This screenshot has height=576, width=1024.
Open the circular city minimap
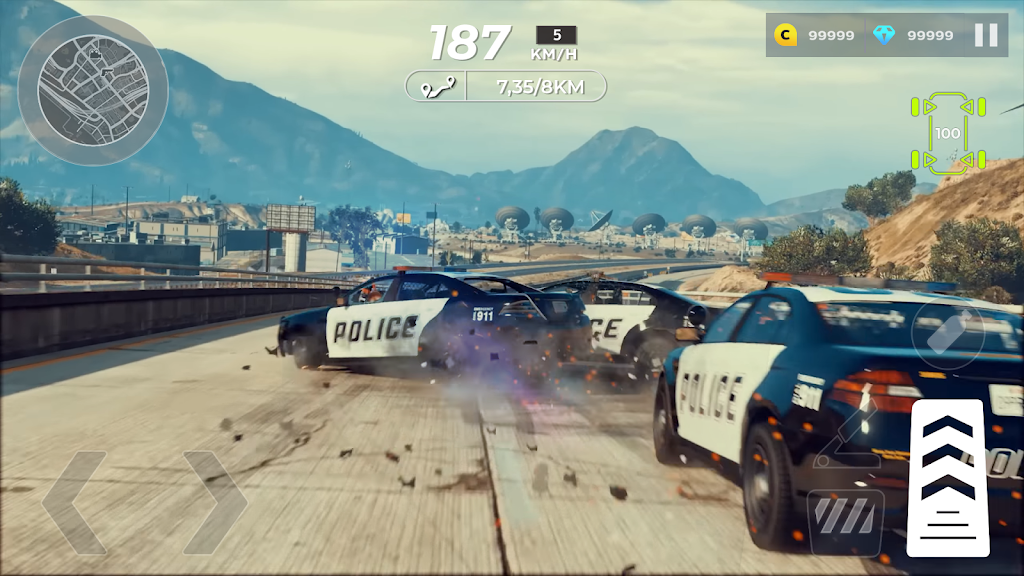[x=93, y=90]
